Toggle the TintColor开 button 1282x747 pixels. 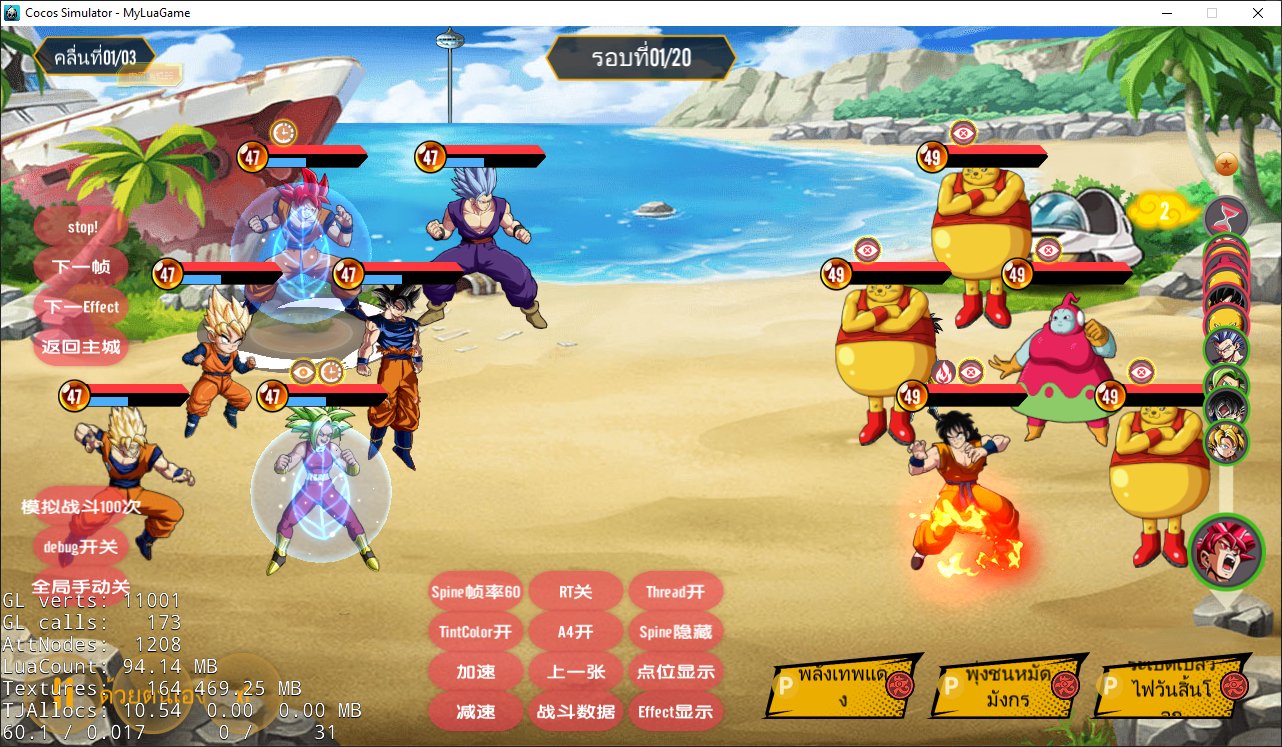click(x=476, y=632)
